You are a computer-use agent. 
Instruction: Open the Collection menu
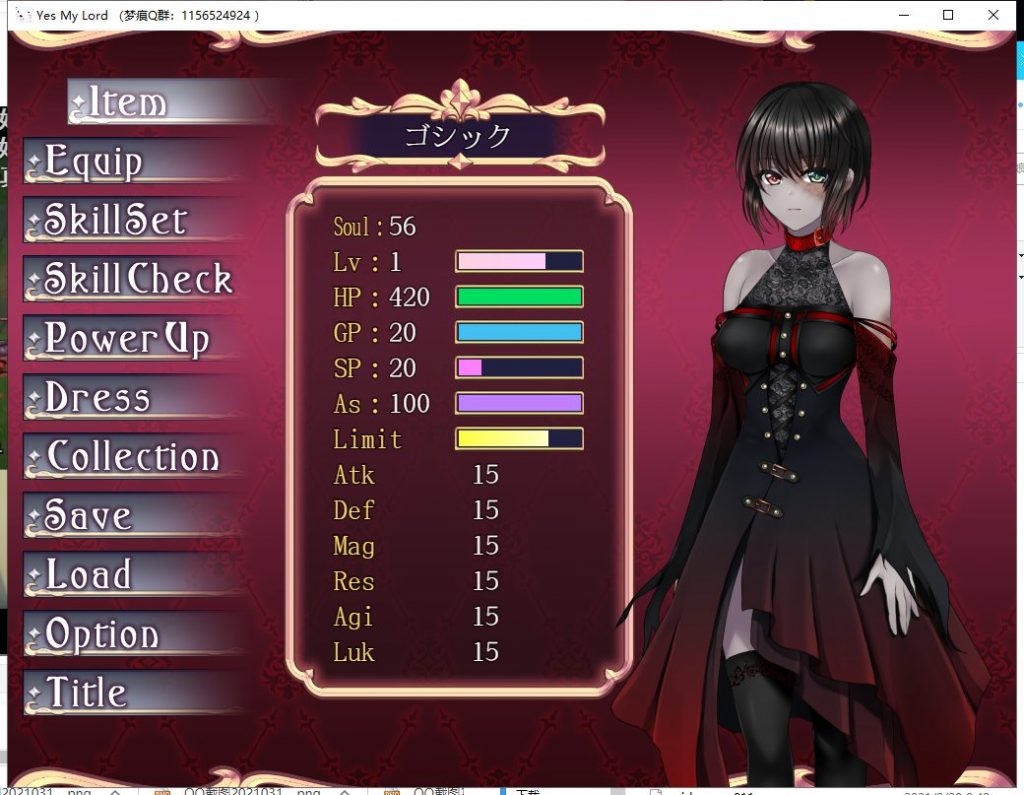pyautogui.click(x=132, y=457)
